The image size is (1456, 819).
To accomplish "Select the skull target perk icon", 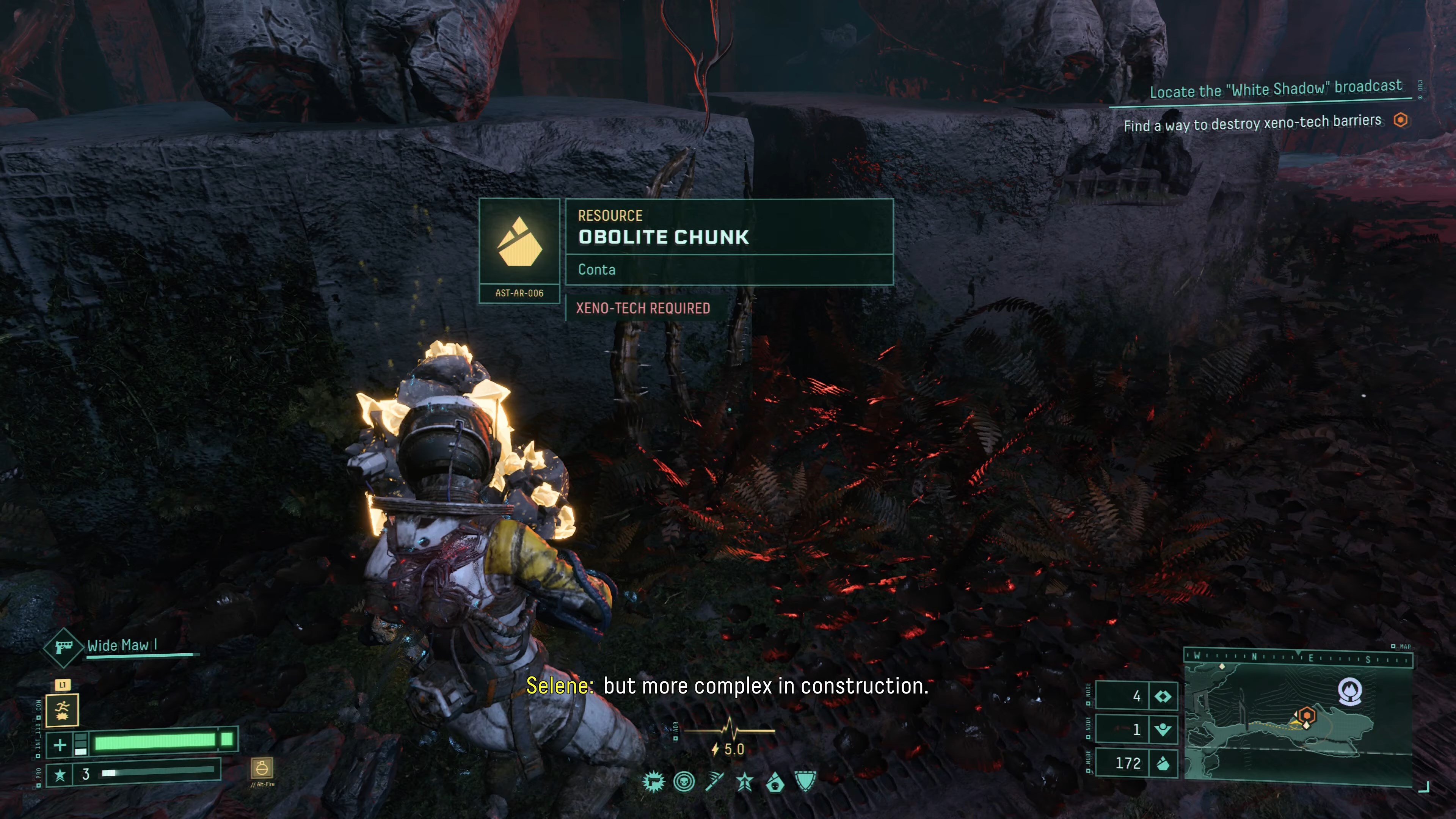I will tap(684, 782).
